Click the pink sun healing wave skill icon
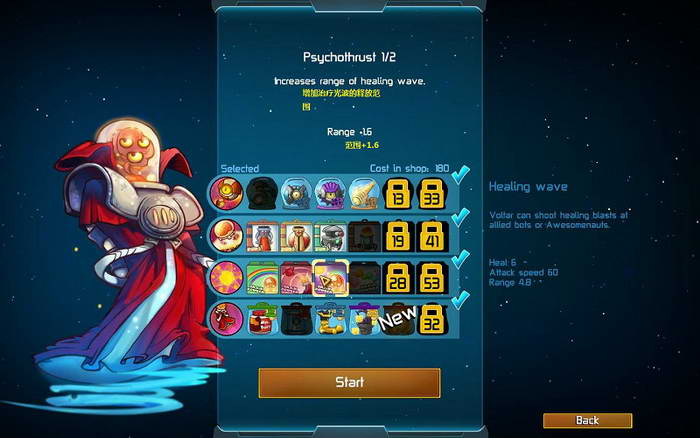Screen dimensions: 700x438 click(225, 276)
